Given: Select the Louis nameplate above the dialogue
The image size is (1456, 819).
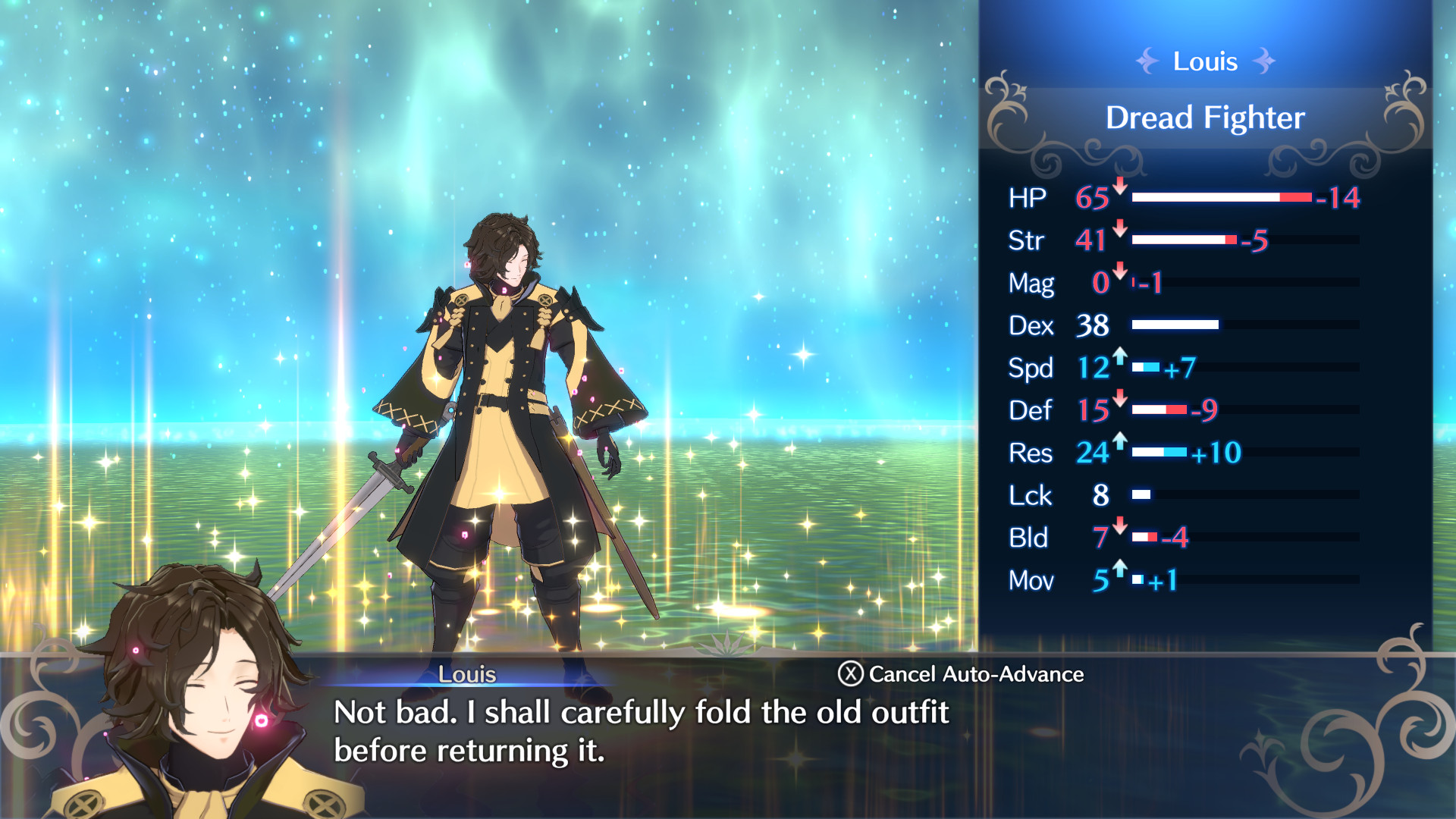Looking at the screenshot, I should 468,674.
